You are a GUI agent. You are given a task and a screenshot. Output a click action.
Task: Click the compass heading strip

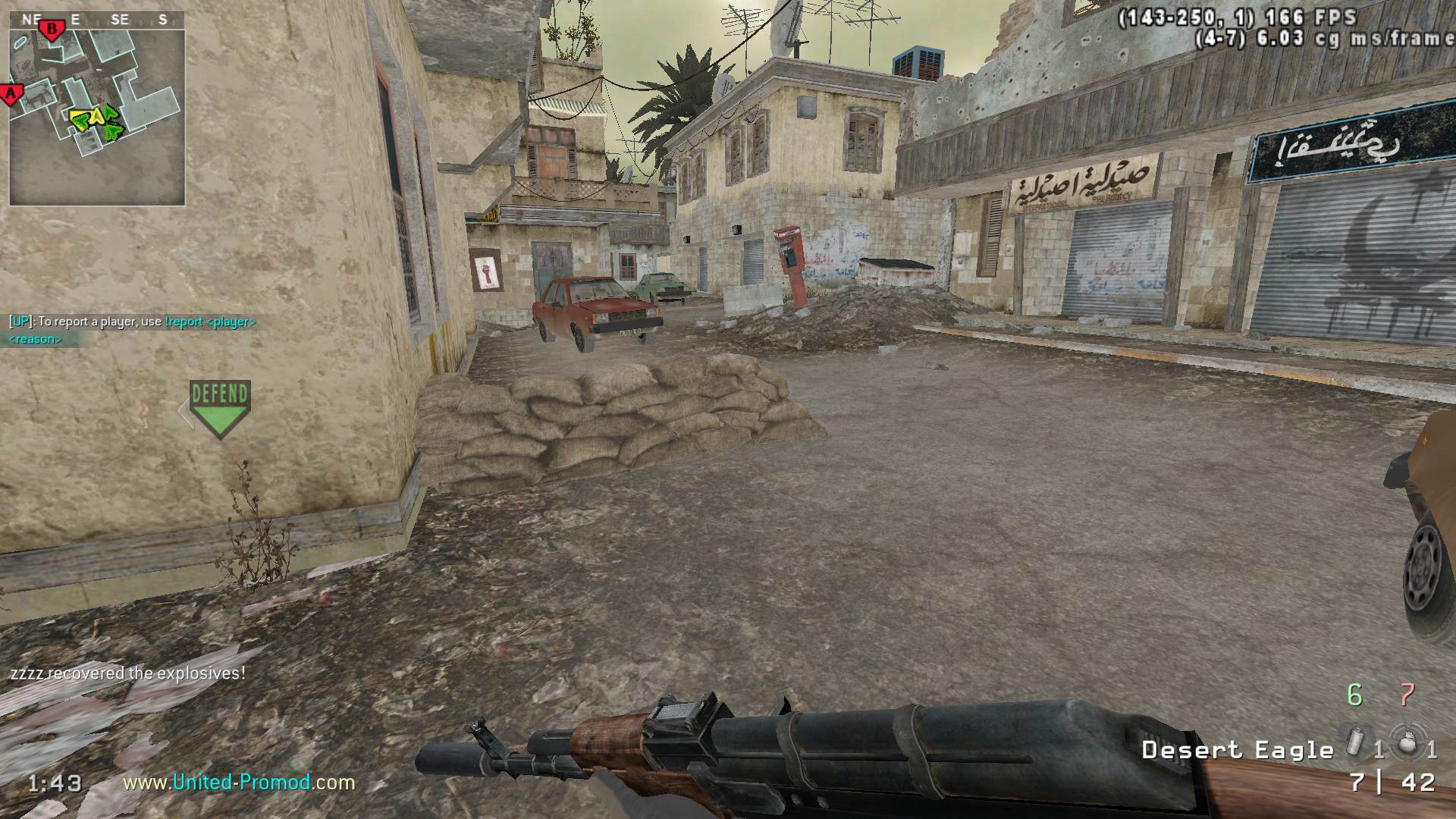tap(97, 20)
